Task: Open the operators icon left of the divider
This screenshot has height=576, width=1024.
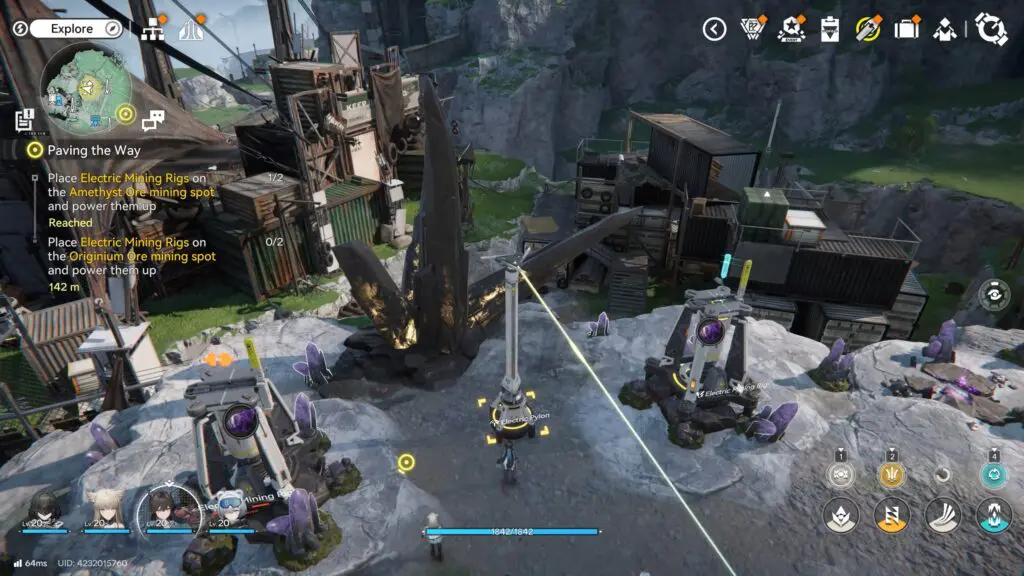Action: tap(944, 29)
